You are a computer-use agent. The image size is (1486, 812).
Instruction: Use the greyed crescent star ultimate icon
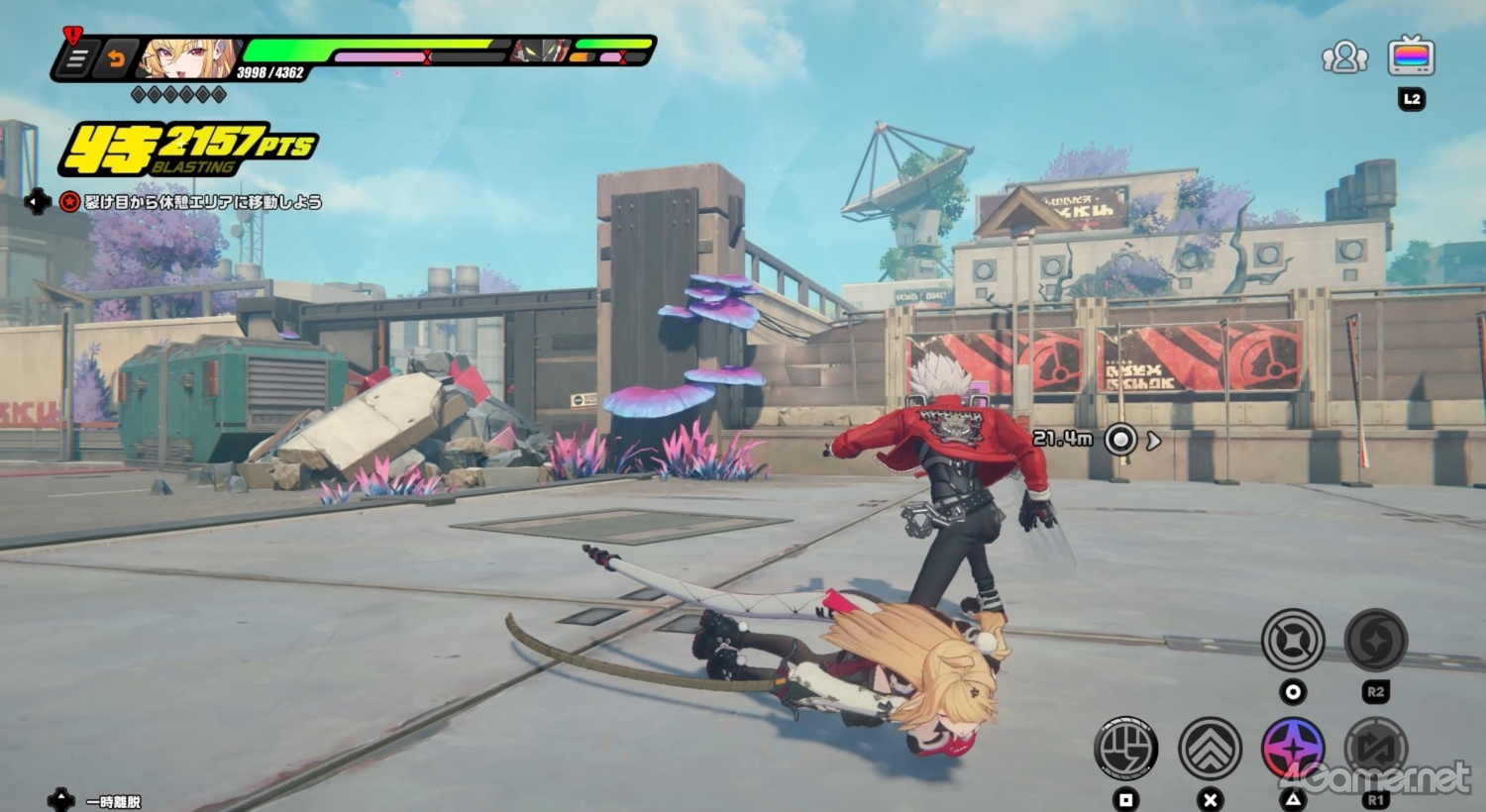pos(1376,641)
